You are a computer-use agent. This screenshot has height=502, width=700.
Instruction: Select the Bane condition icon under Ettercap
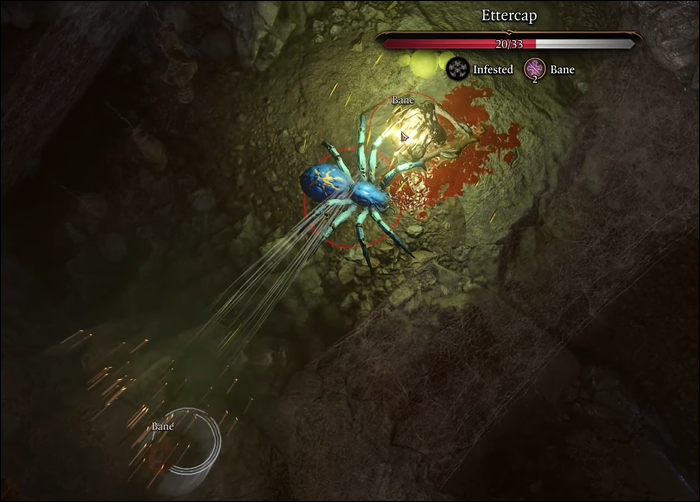pos(533,68)
